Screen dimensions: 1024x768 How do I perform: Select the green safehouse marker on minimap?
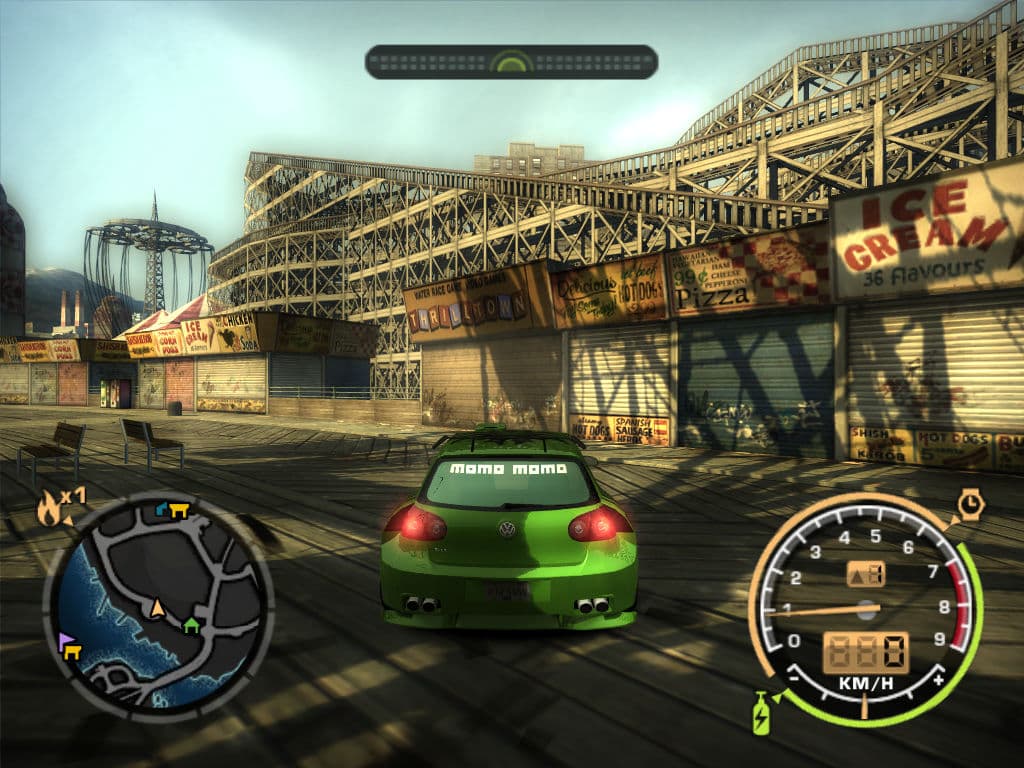(x=191, y=625)
